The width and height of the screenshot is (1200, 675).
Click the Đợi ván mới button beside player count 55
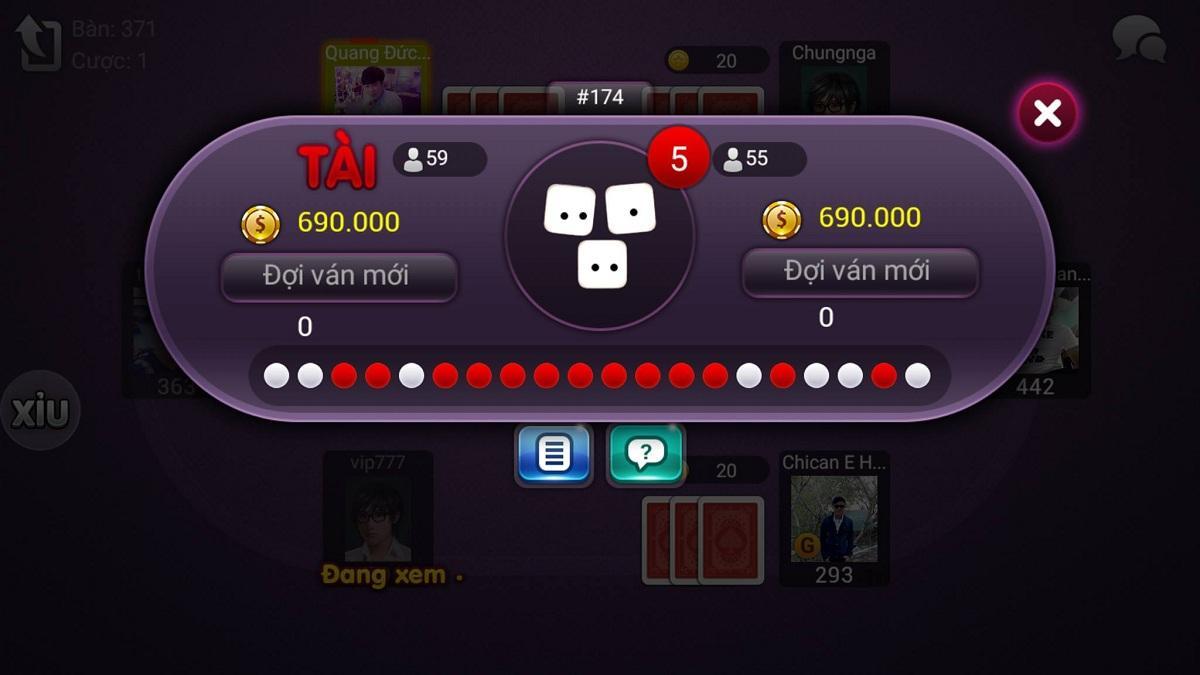[859, 272]
